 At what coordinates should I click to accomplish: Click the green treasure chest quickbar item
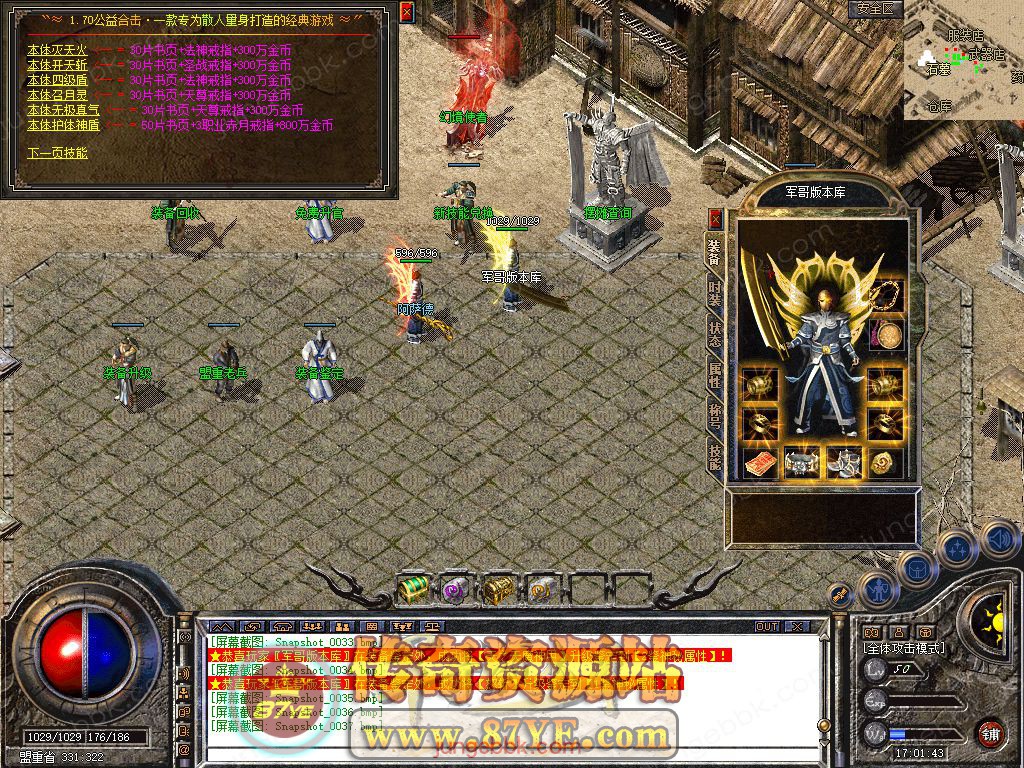tap(413, 590)
